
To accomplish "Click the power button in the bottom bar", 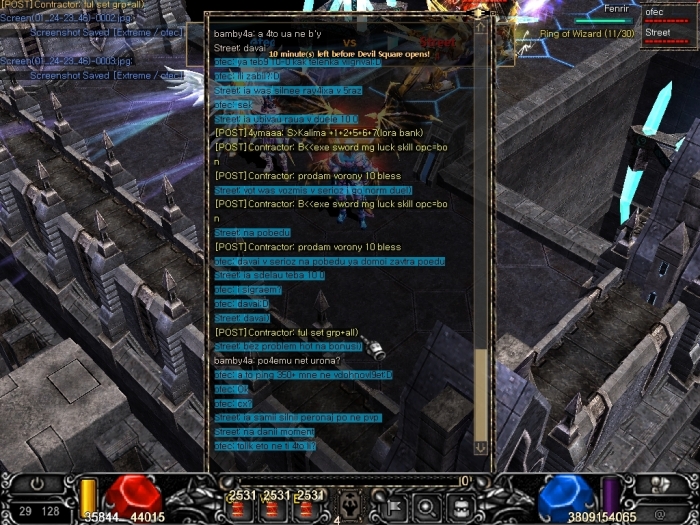I will coord(38,483).
